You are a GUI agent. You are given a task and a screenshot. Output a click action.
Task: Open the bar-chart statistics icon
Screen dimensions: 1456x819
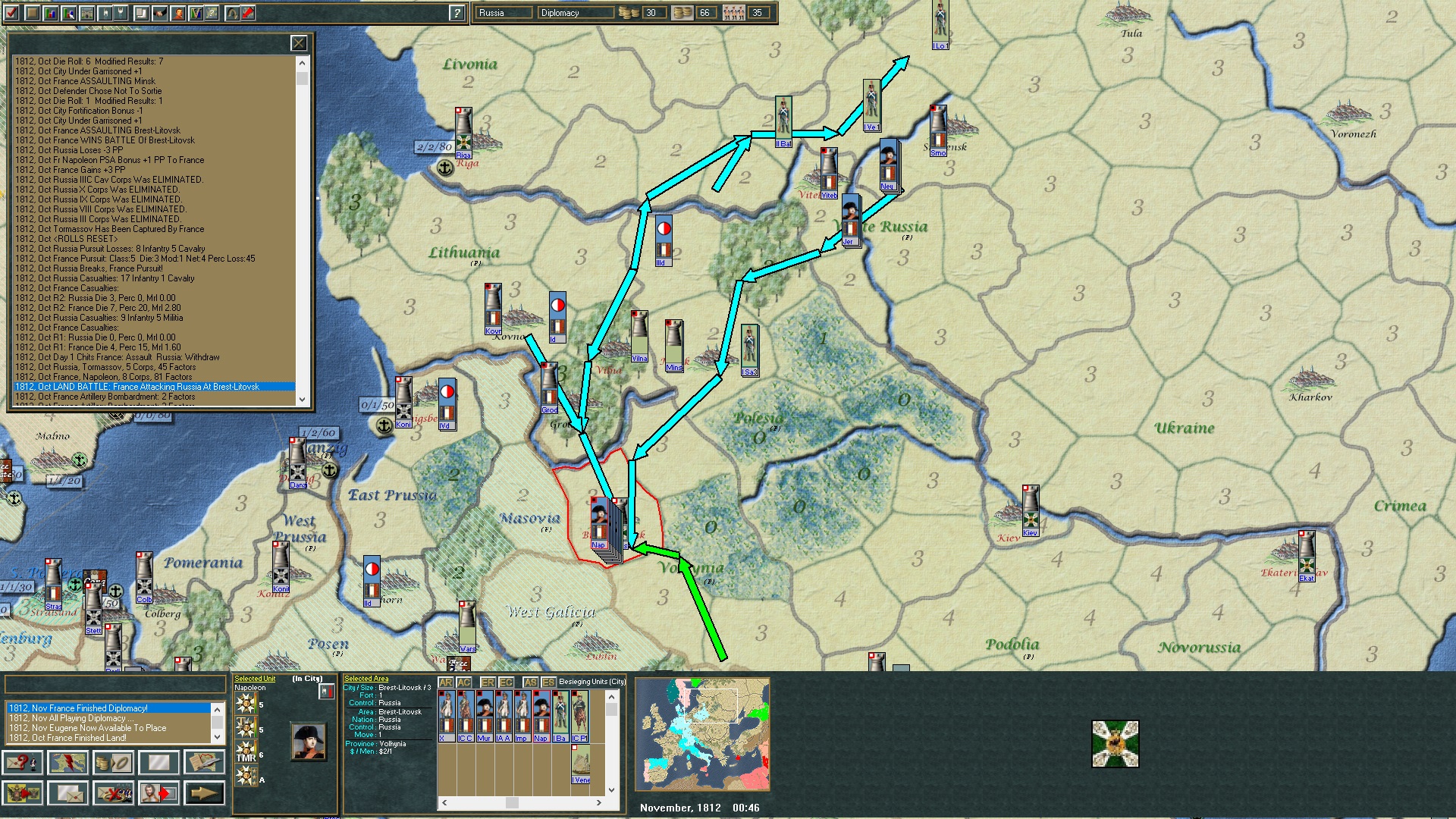coord(50,11)
